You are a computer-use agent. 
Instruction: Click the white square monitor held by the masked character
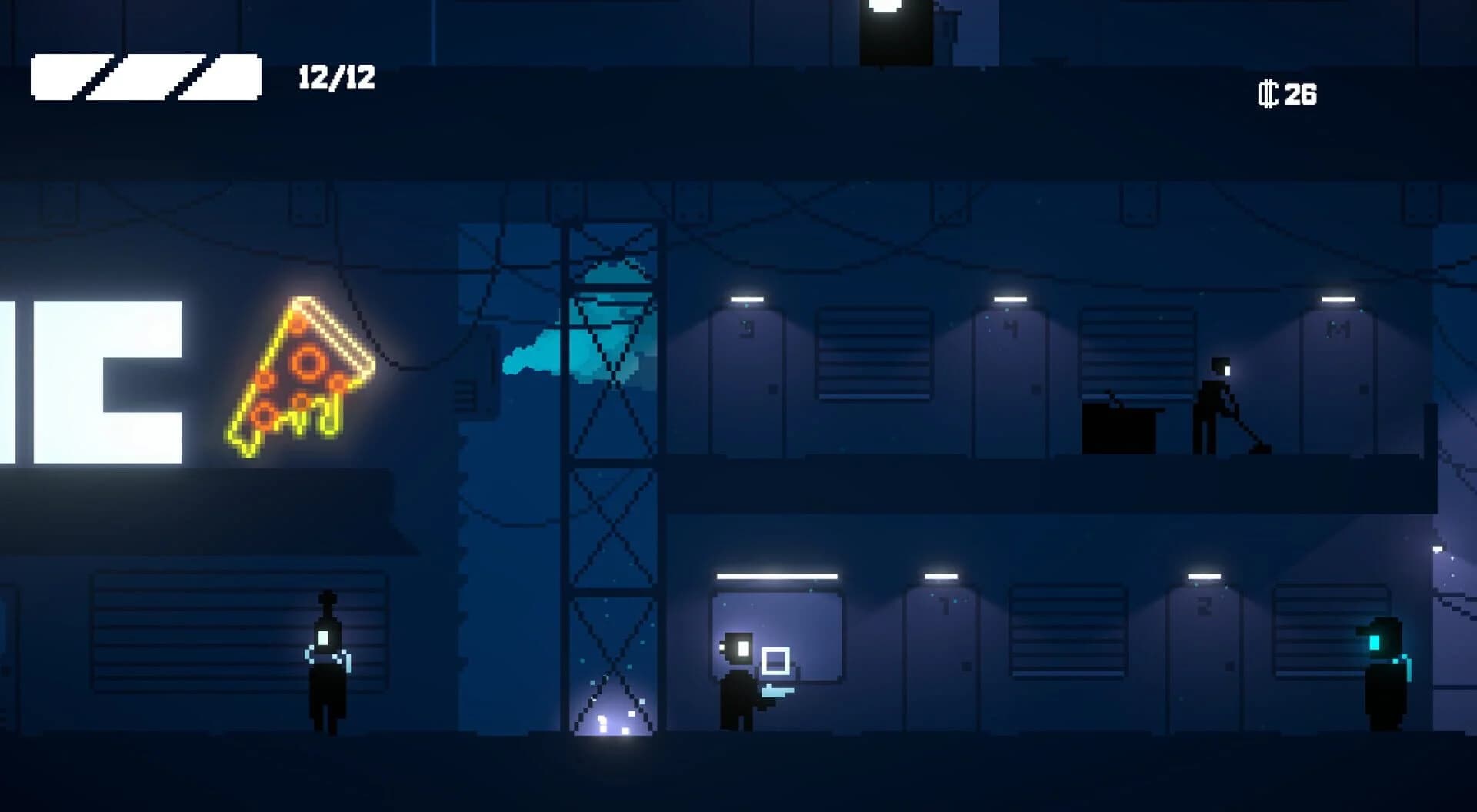point(777,661)
